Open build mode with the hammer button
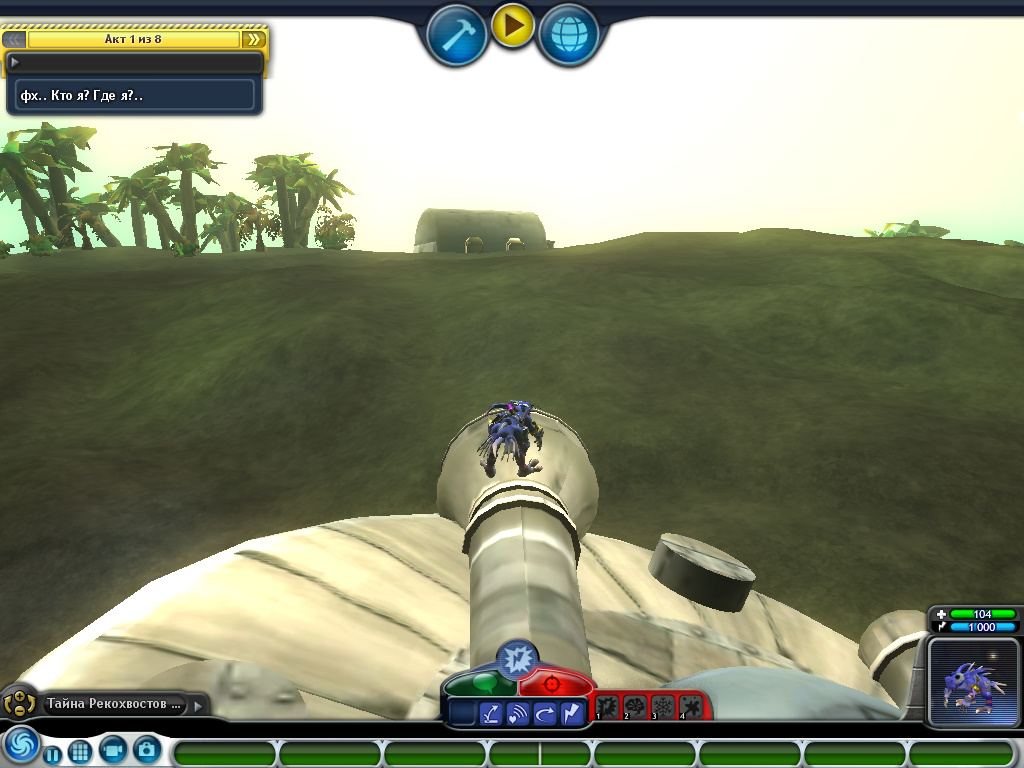1024x768 pixels. [x=456, y=36]
